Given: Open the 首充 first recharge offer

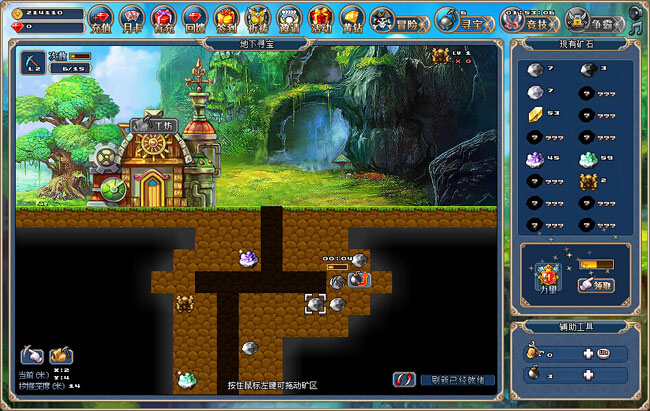Looking at the screenshot, I should (164, 18).
